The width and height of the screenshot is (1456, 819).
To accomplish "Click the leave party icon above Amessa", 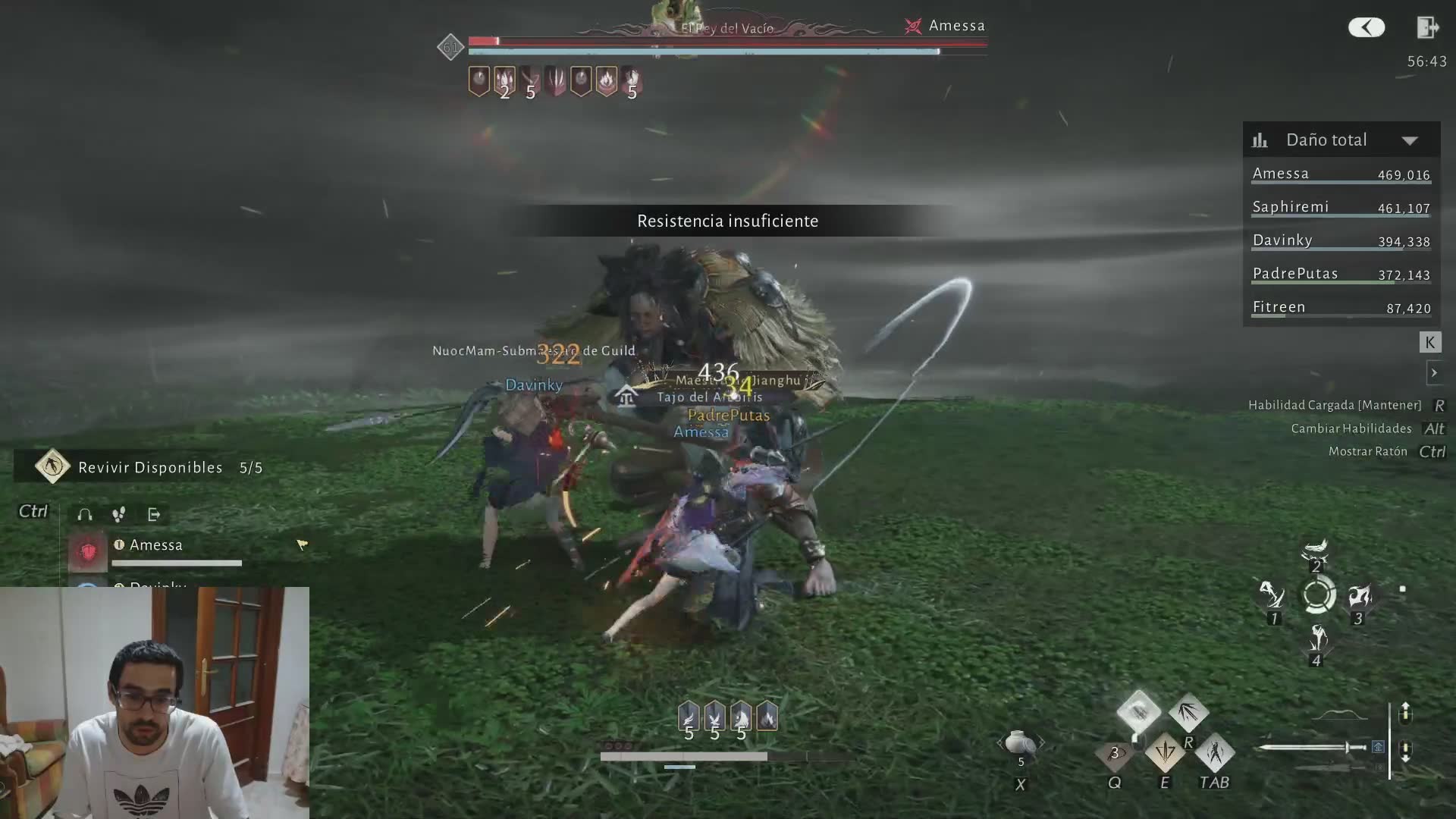I will click(154, 515).
